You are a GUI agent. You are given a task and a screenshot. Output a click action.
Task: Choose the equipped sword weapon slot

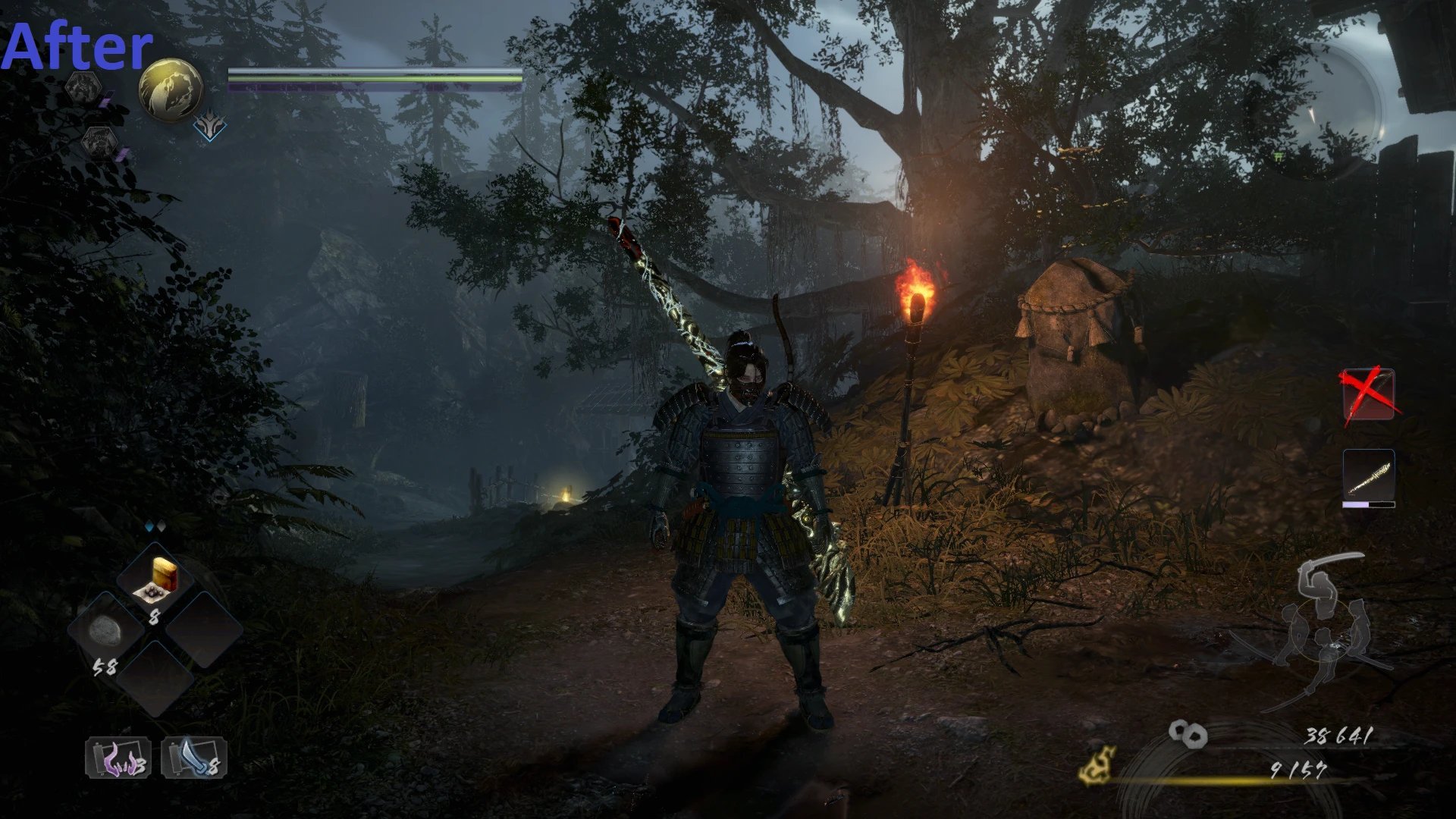1369,475
